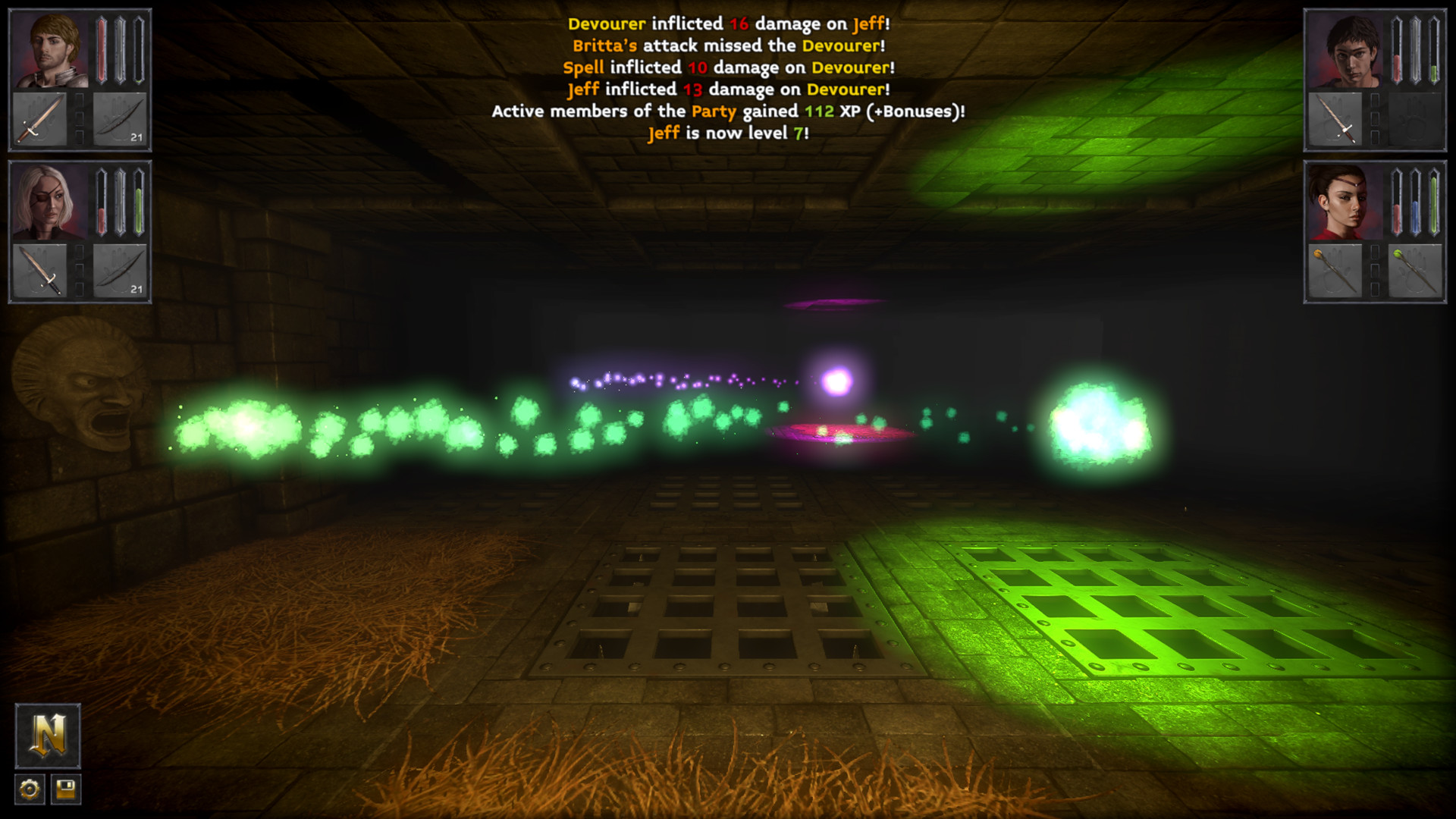Click the 'Jeff is now level 7!' message
The width and height of the screenshot is (1456, 819).
[726, 133]
